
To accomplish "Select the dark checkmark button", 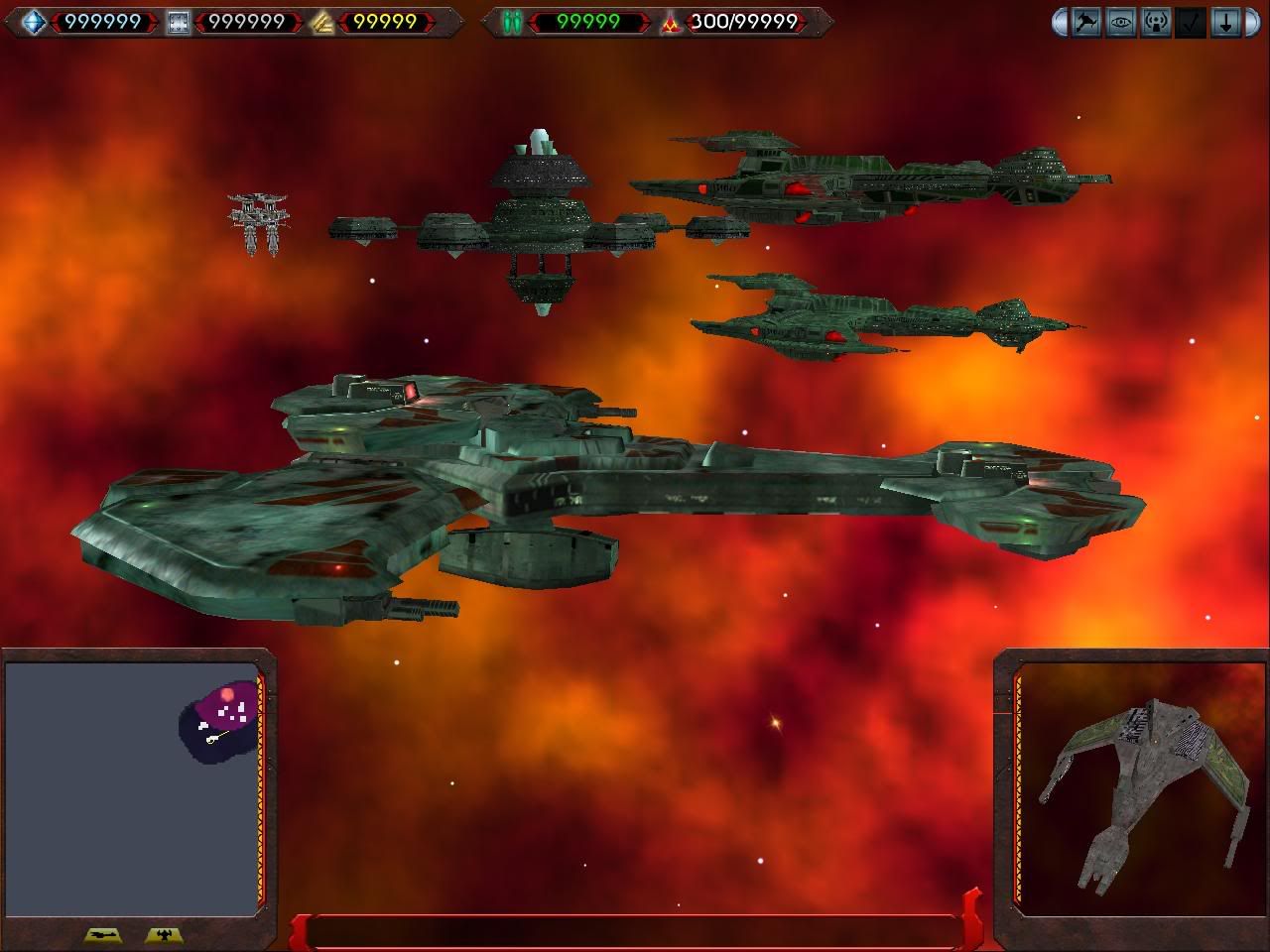I will click(1191, 22).
